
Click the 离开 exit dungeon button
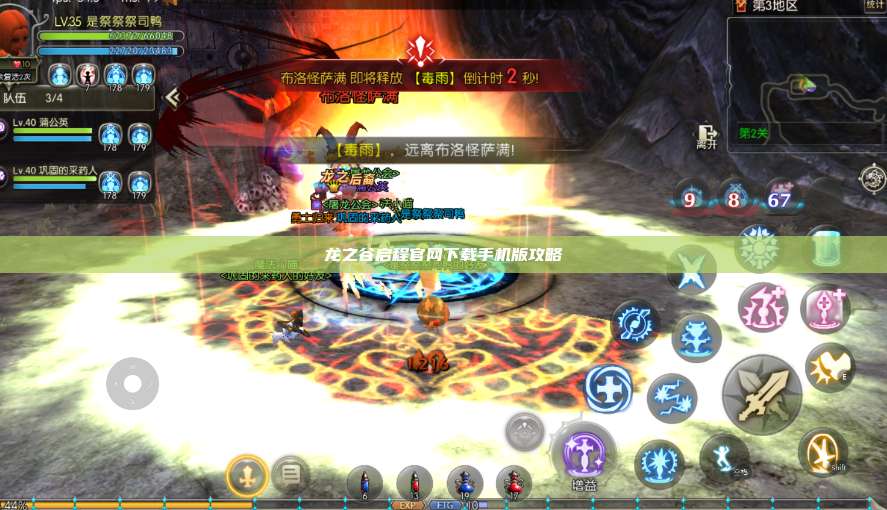707,136
